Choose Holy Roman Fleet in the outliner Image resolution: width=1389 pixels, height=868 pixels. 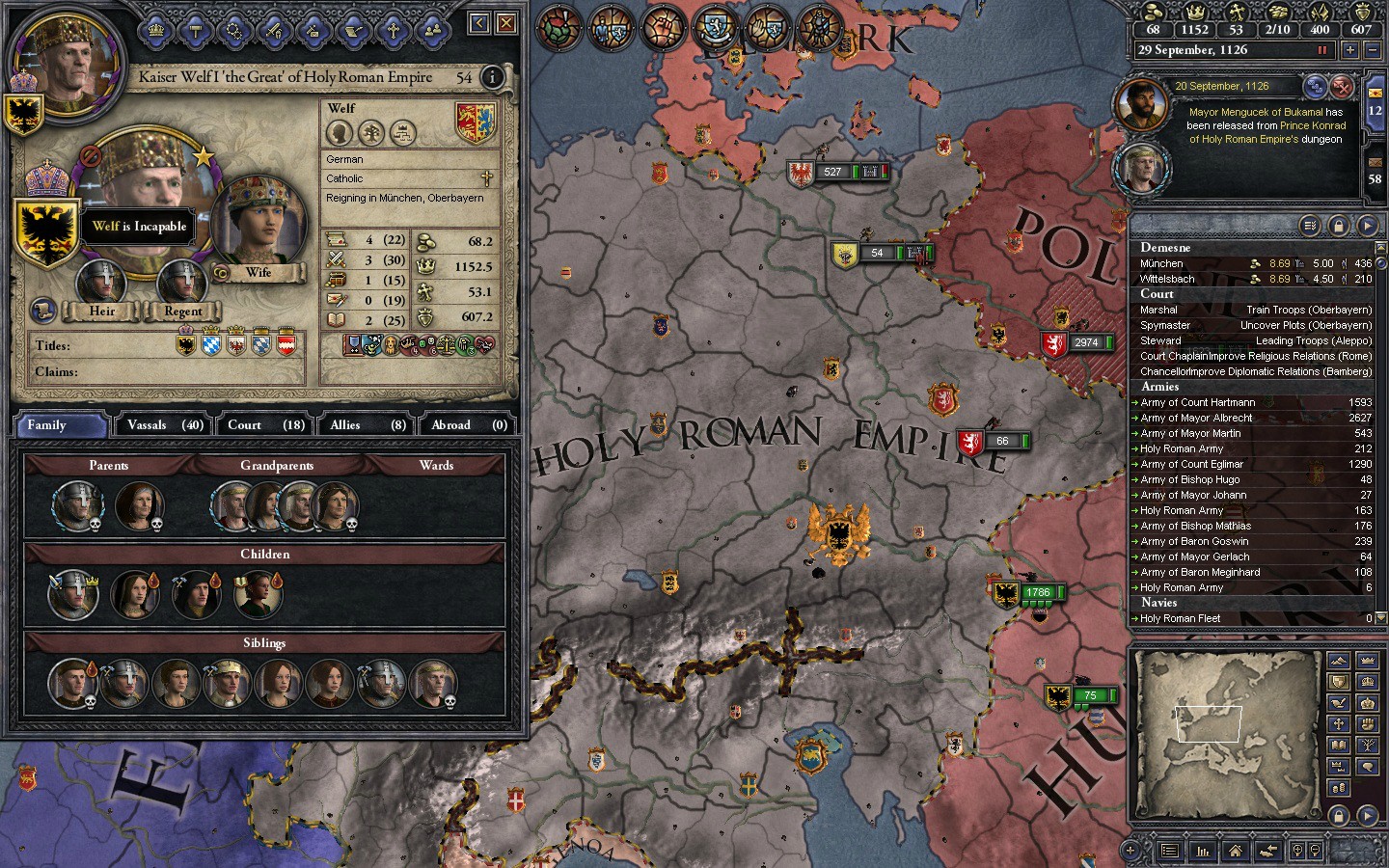pyautogui.click(x=1180, y=618)
